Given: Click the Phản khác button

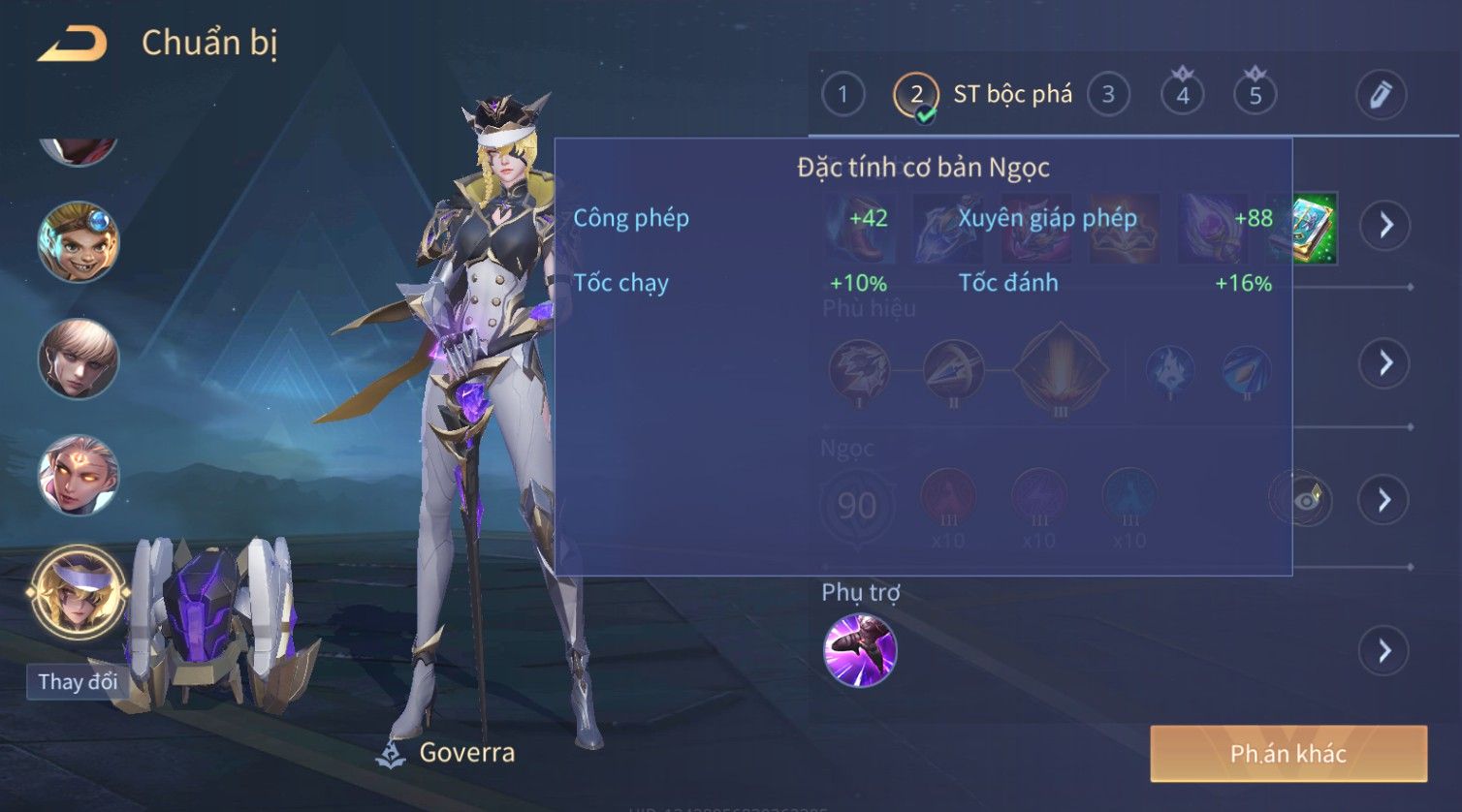Looking at the screenshot, I should tap(1287, 754).
